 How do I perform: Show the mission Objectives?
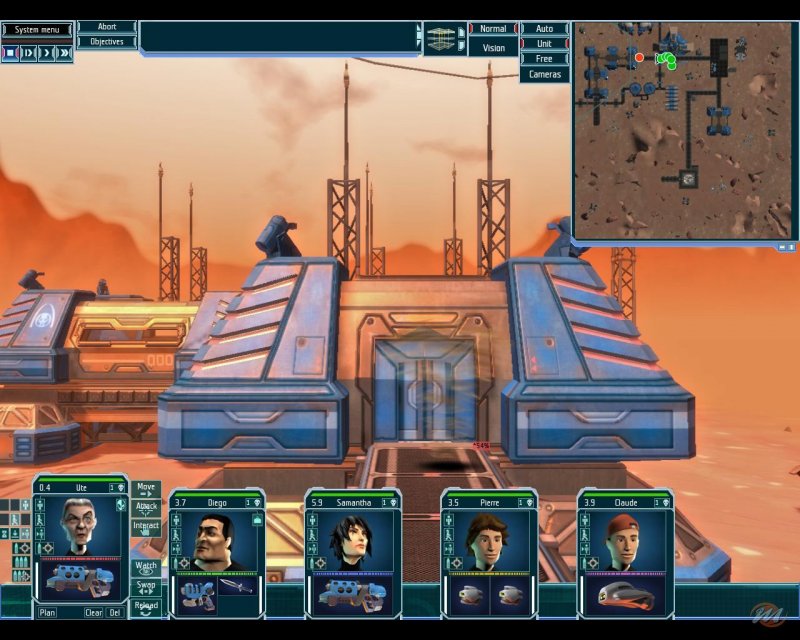coord(107,42)
